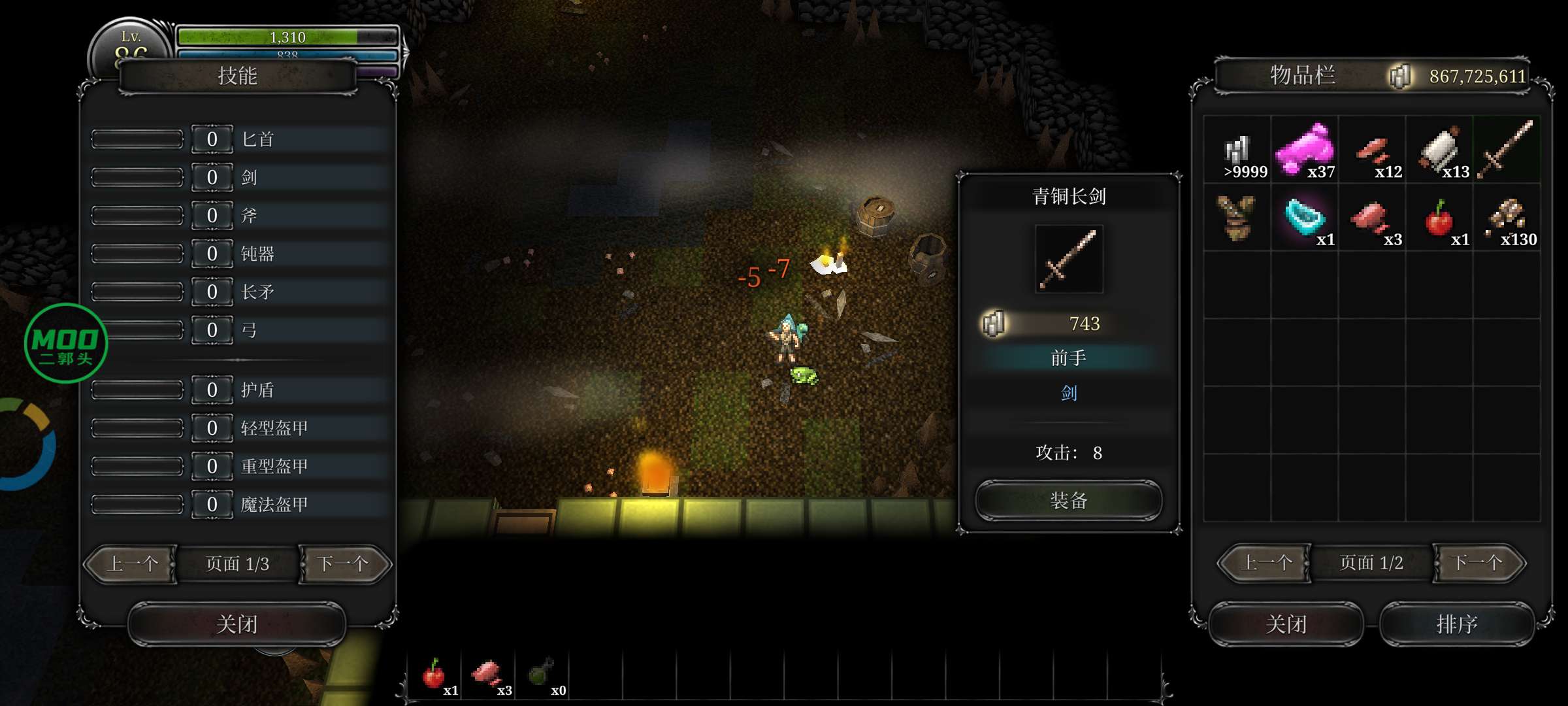
Task: Use the apple in the hotbar
Action: [x=434, y=675]
